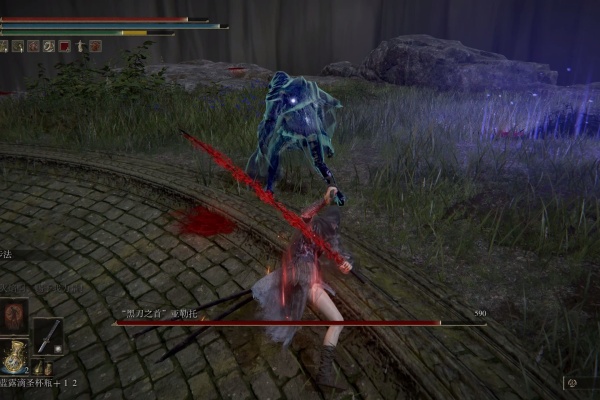The width and height of the screenshot is (600, 400).
Task: Click the small pouch flasks beneath the sword slot
Action: (x=41, y=368)
